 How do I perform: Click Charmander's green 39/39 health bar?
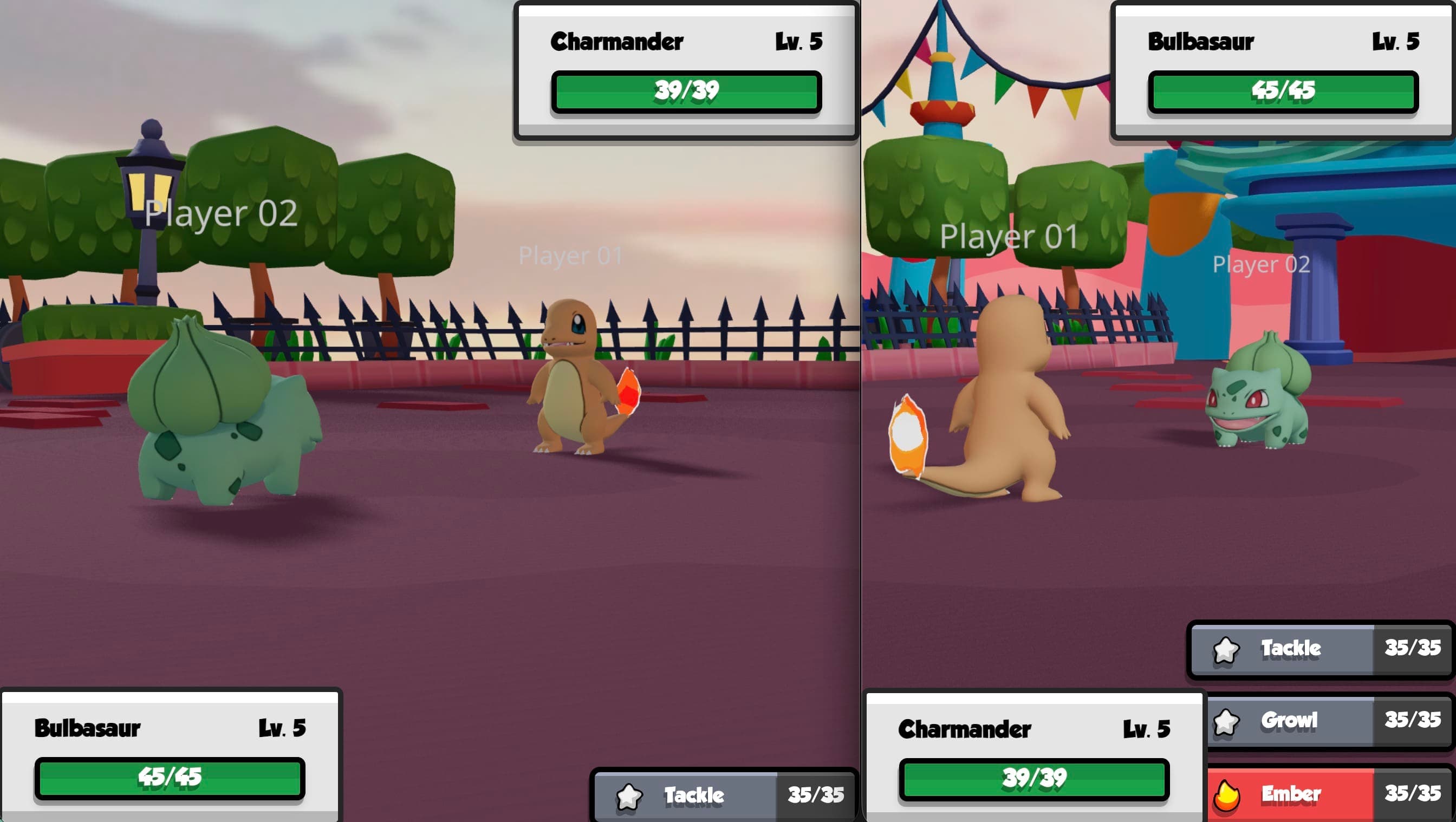click(686, 91)
